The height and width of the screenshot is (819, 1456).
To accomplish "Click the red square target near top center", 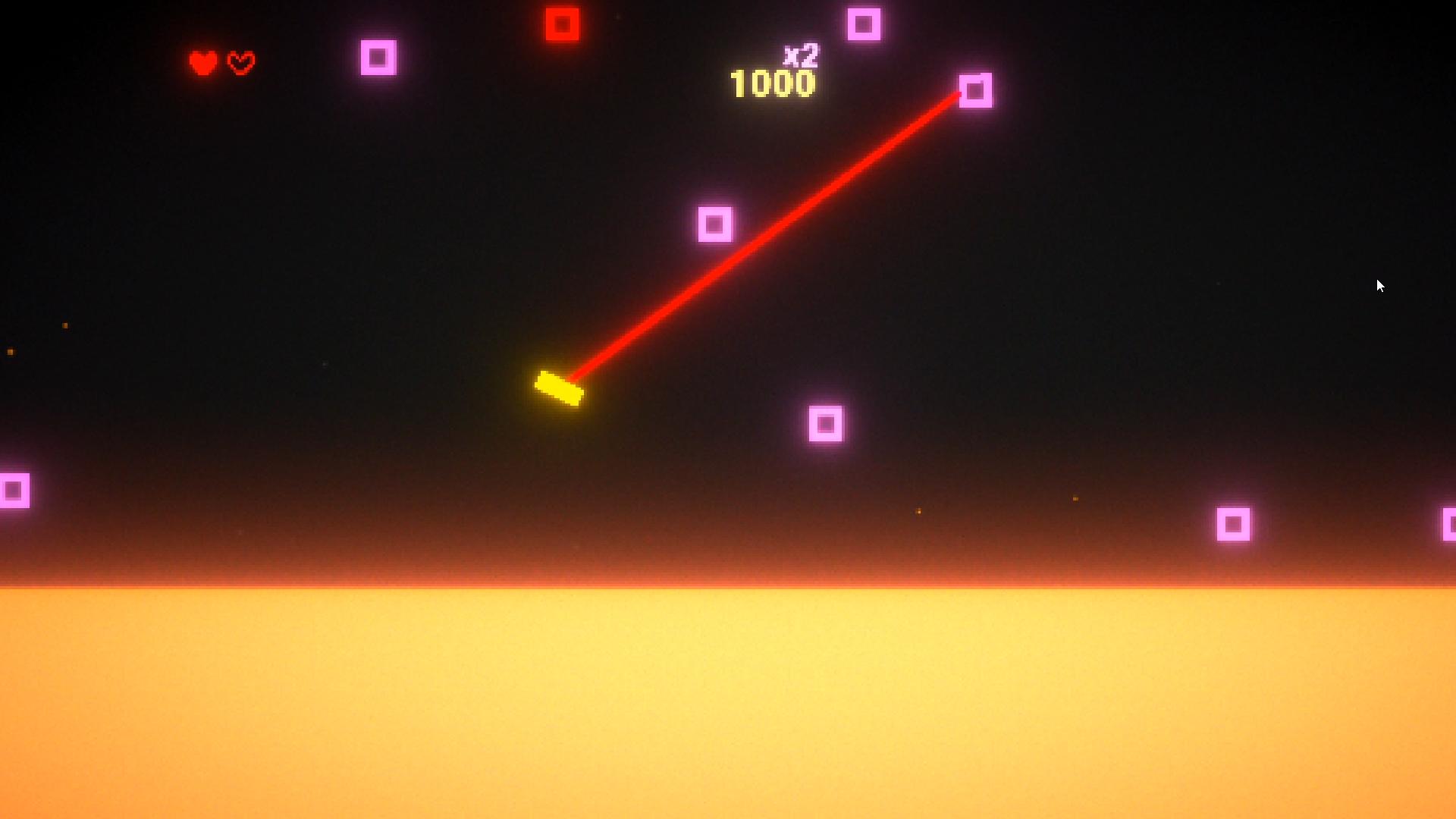I will [562, 24].
